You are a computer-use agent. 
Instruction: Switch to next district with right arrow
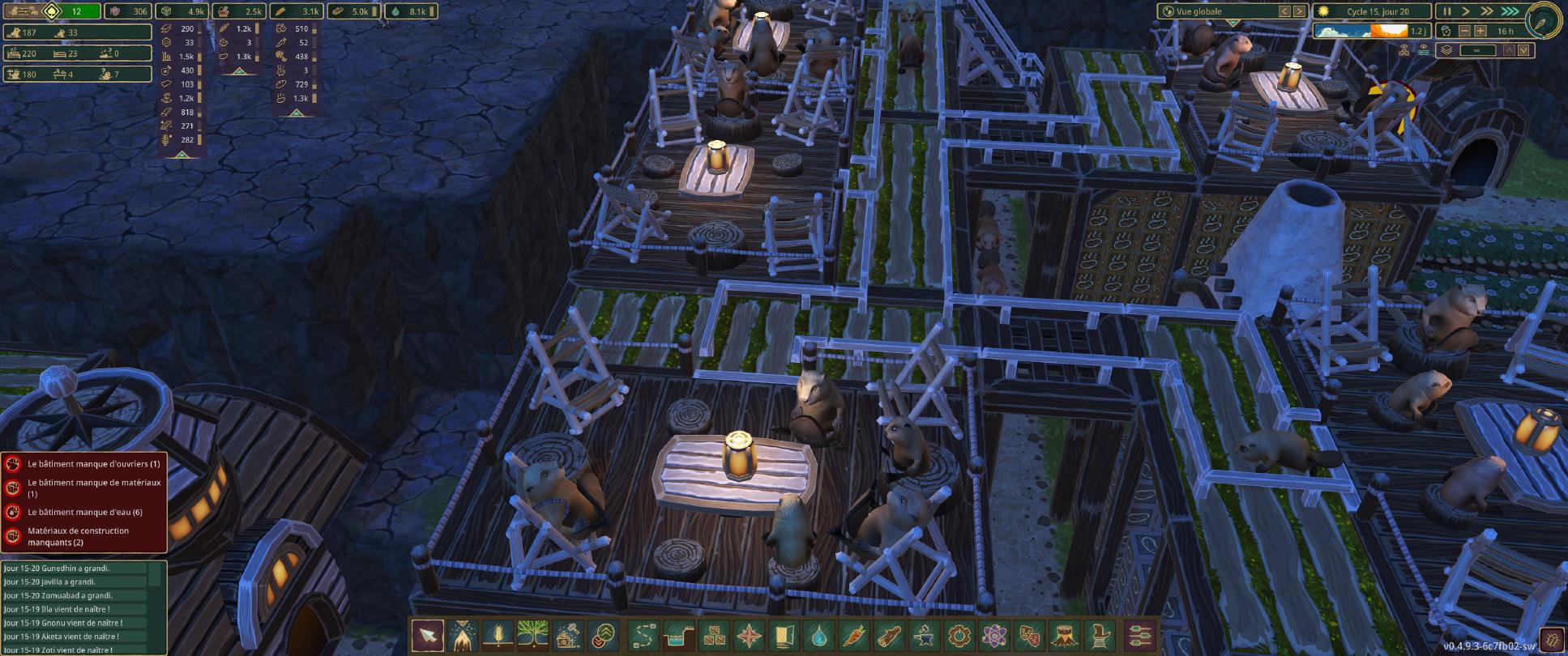click(1300, 11)
